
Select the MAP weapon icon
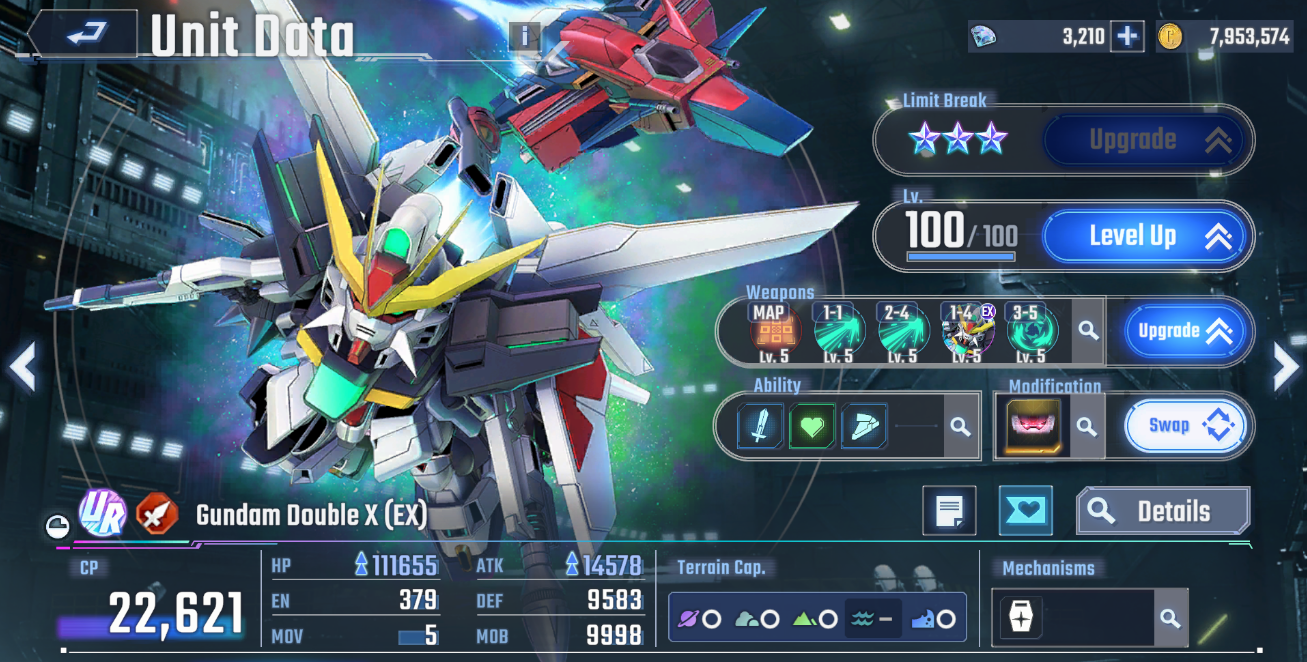(x=775, y=332)
